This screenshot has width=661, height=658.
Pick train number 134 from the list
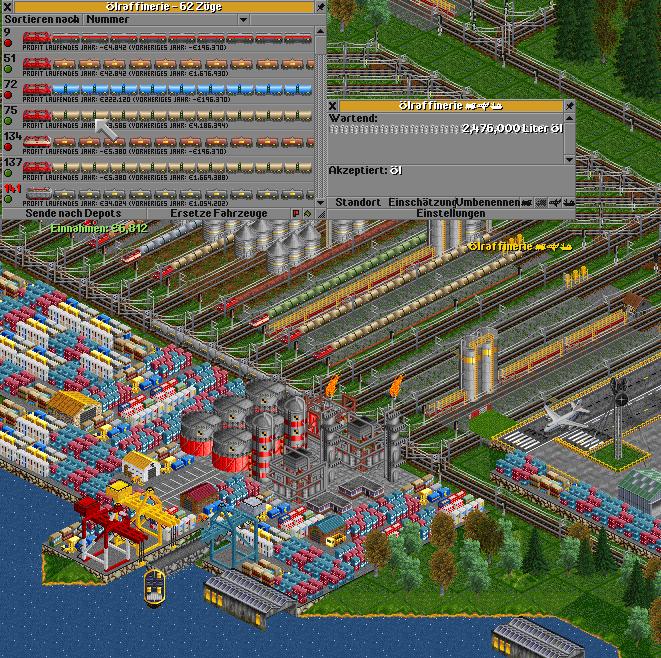(x=160, y=142)
